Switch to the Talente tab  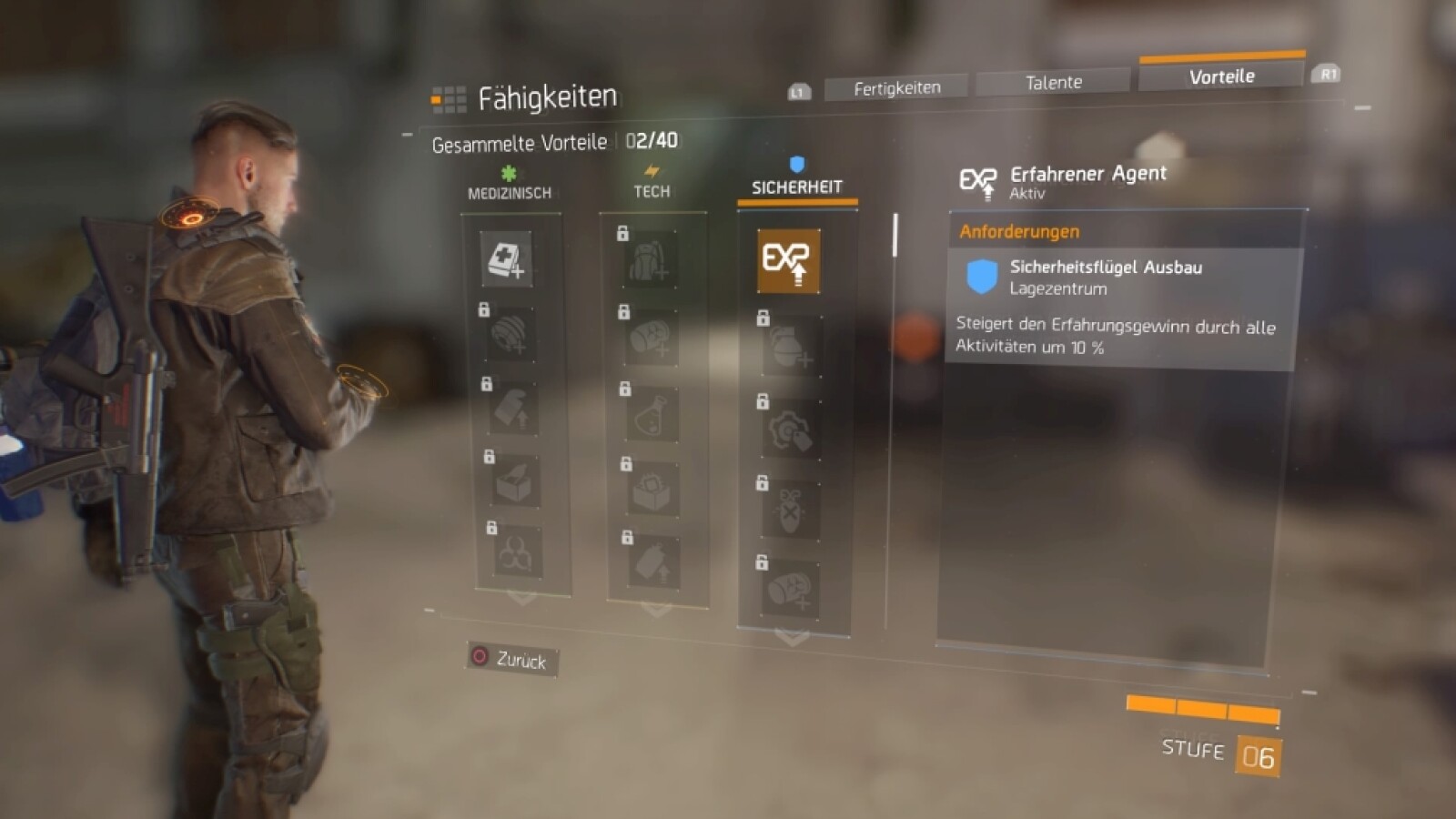pos(1052,82)
